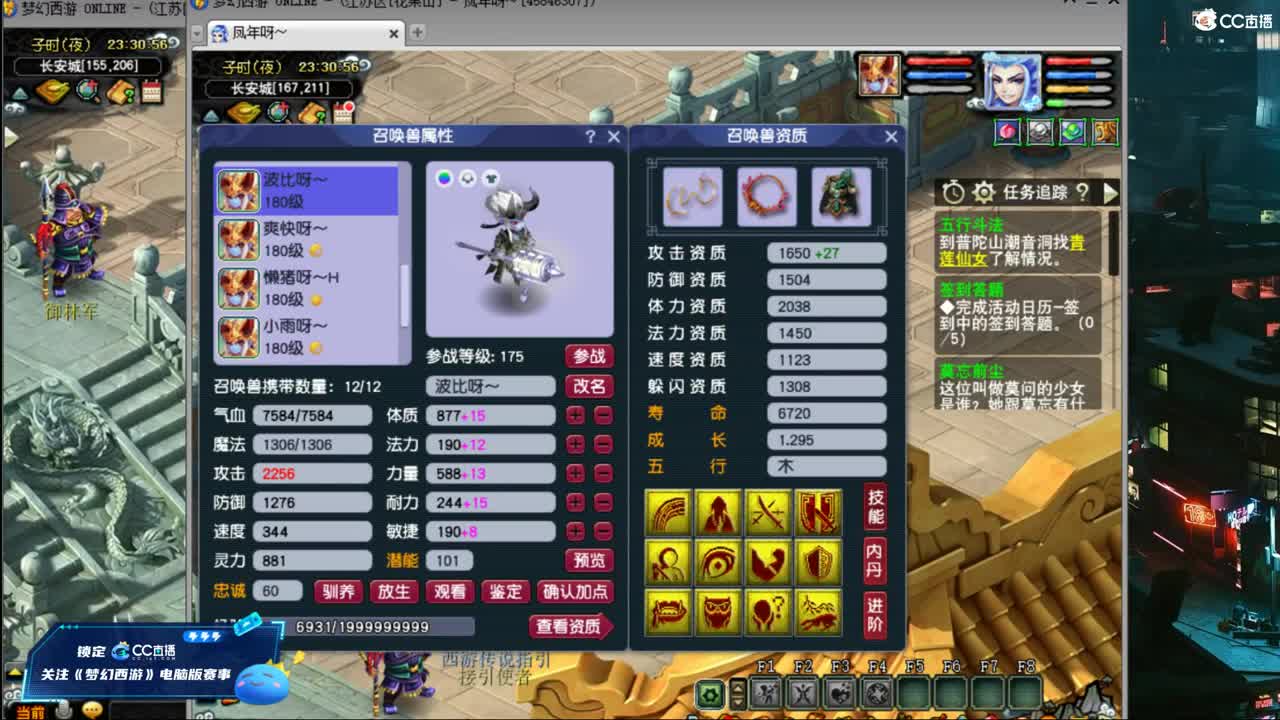Open the gear settings icon in task tracker

[985, 192]
